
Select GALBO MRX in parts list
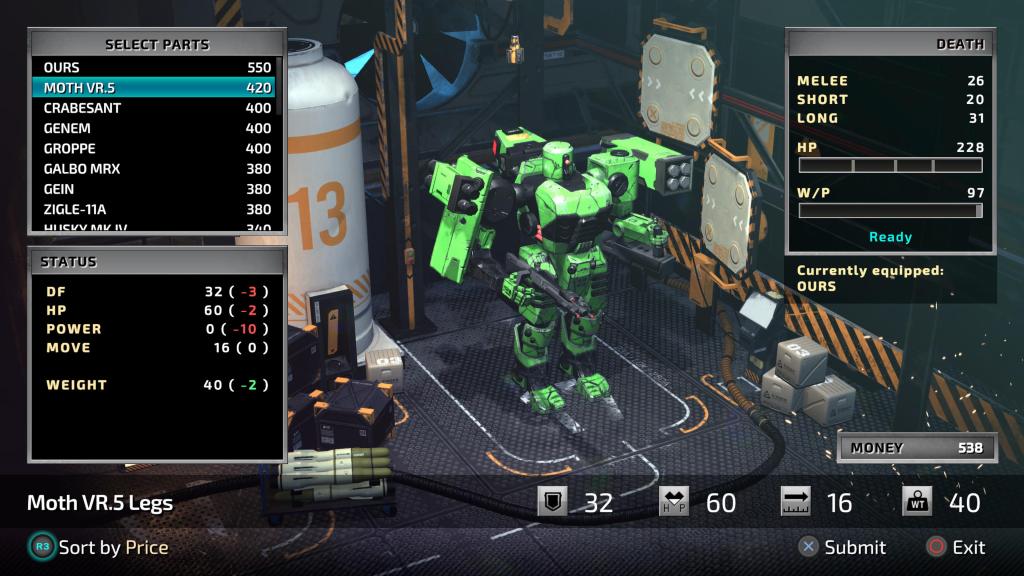click(157, 169)
